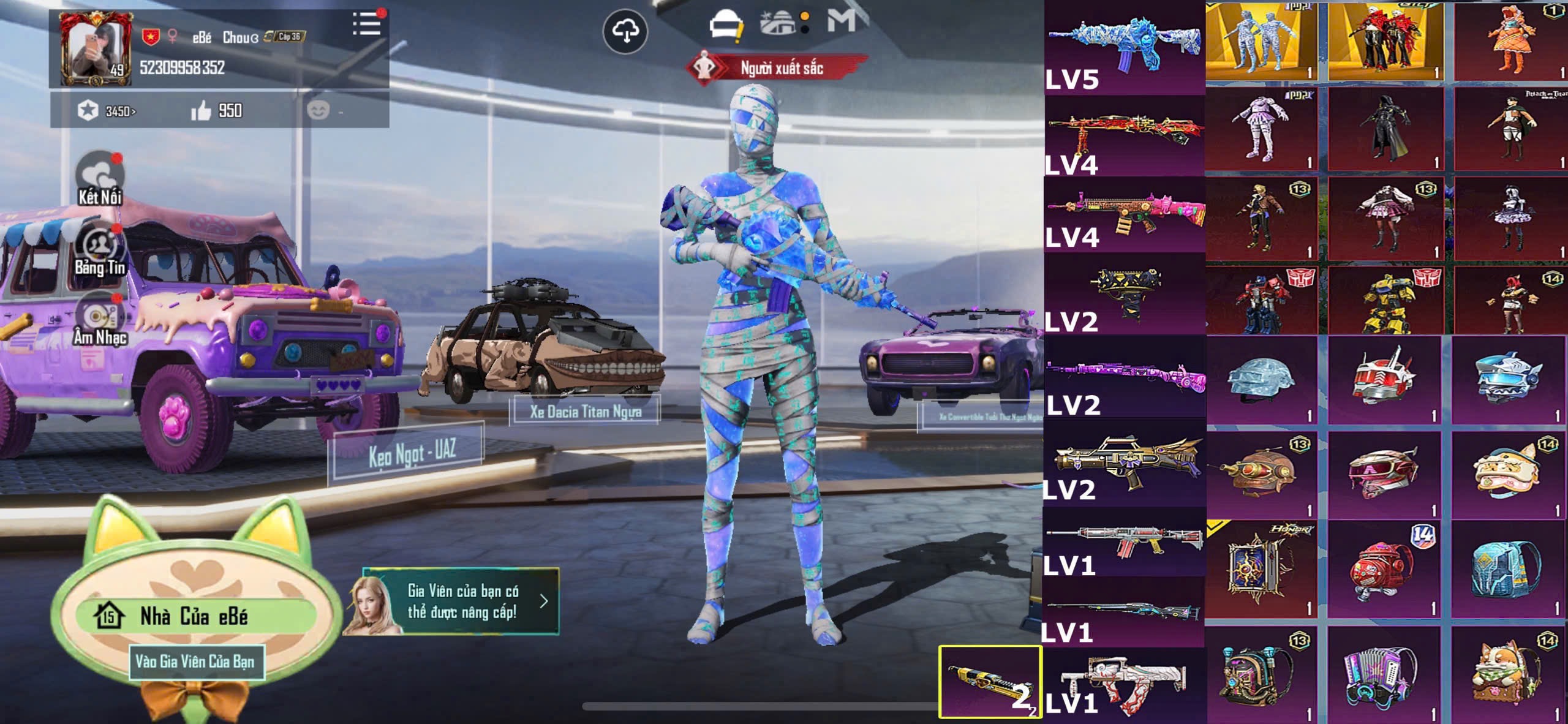Open the Người xuất sắc title banner
Screen dimensions: 1568x724
(778, 68)
